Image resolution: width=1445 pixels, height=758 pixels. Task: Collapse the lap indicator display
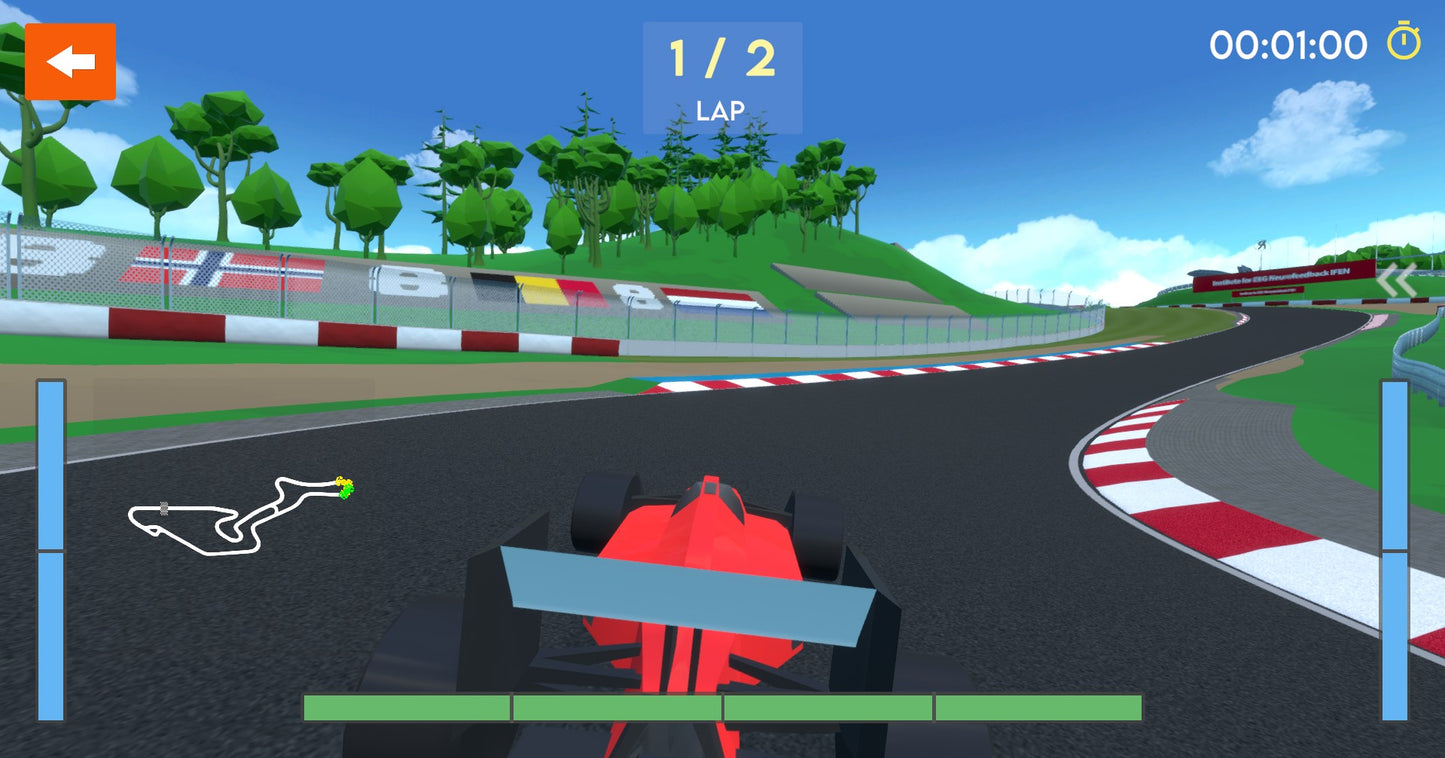coord(722,75)
